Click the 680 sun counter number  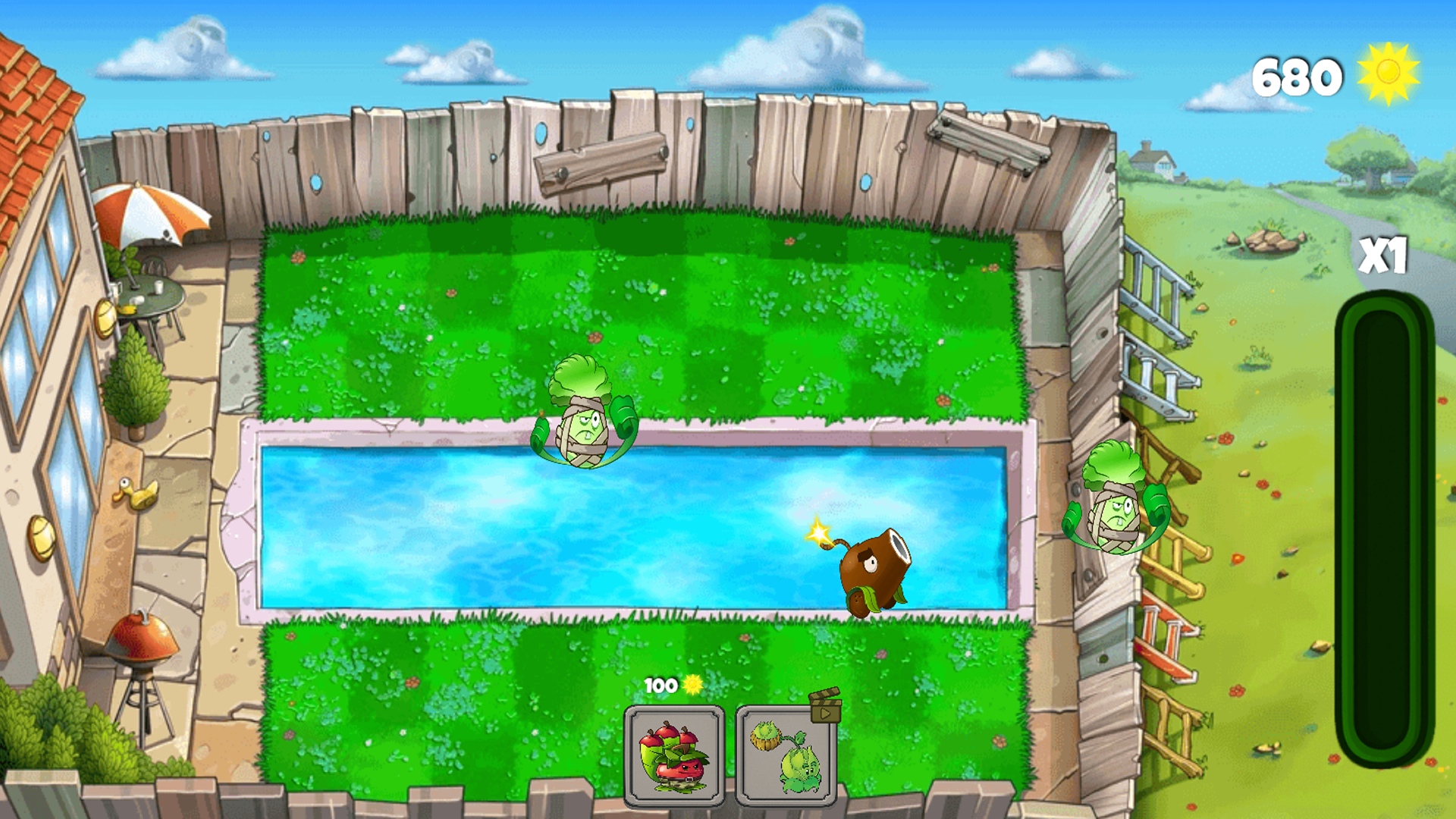tap(1298, 74)
